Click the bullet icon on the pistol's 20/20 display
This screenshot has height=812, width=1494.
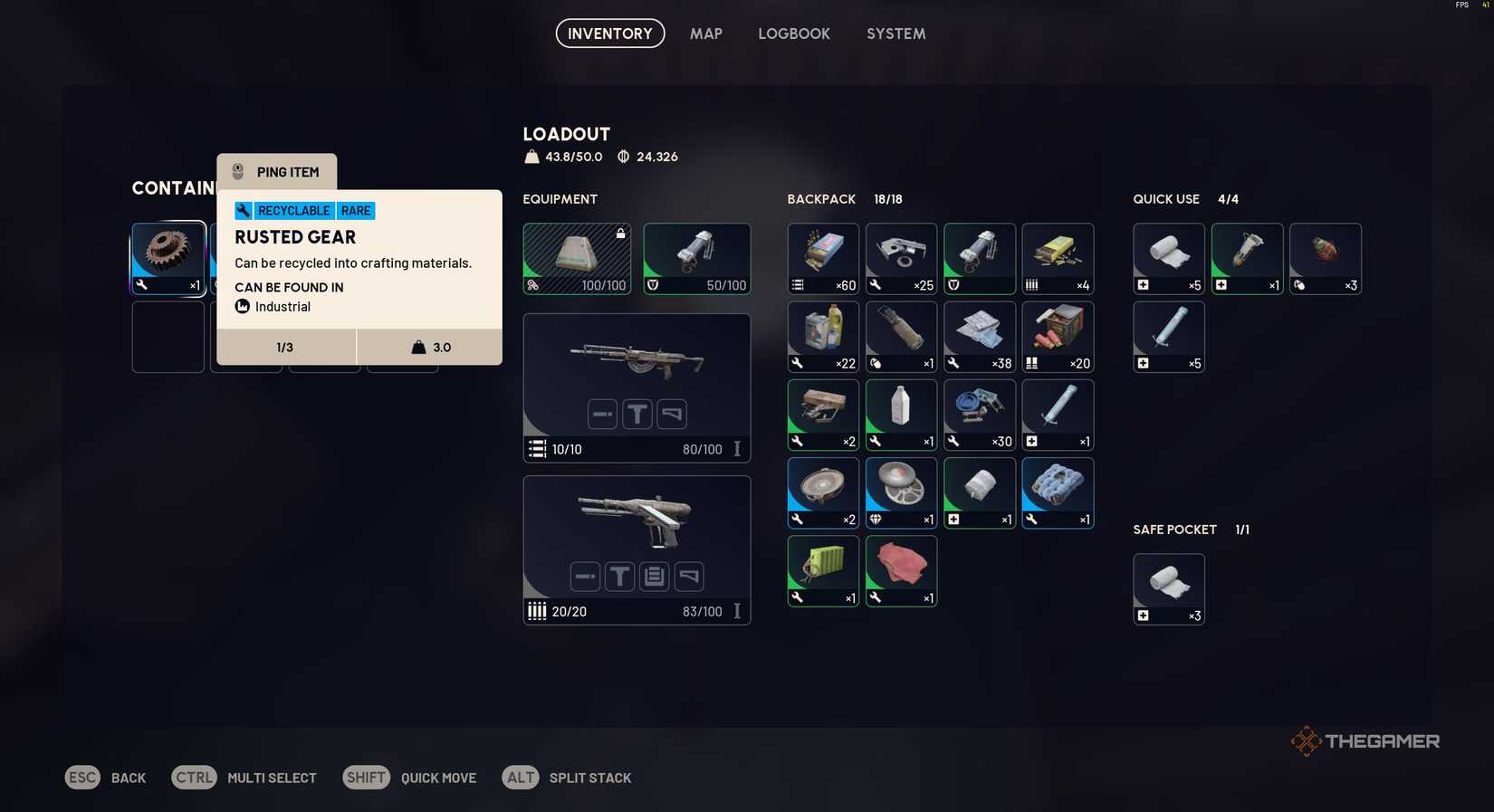click(x=539, y=611)
